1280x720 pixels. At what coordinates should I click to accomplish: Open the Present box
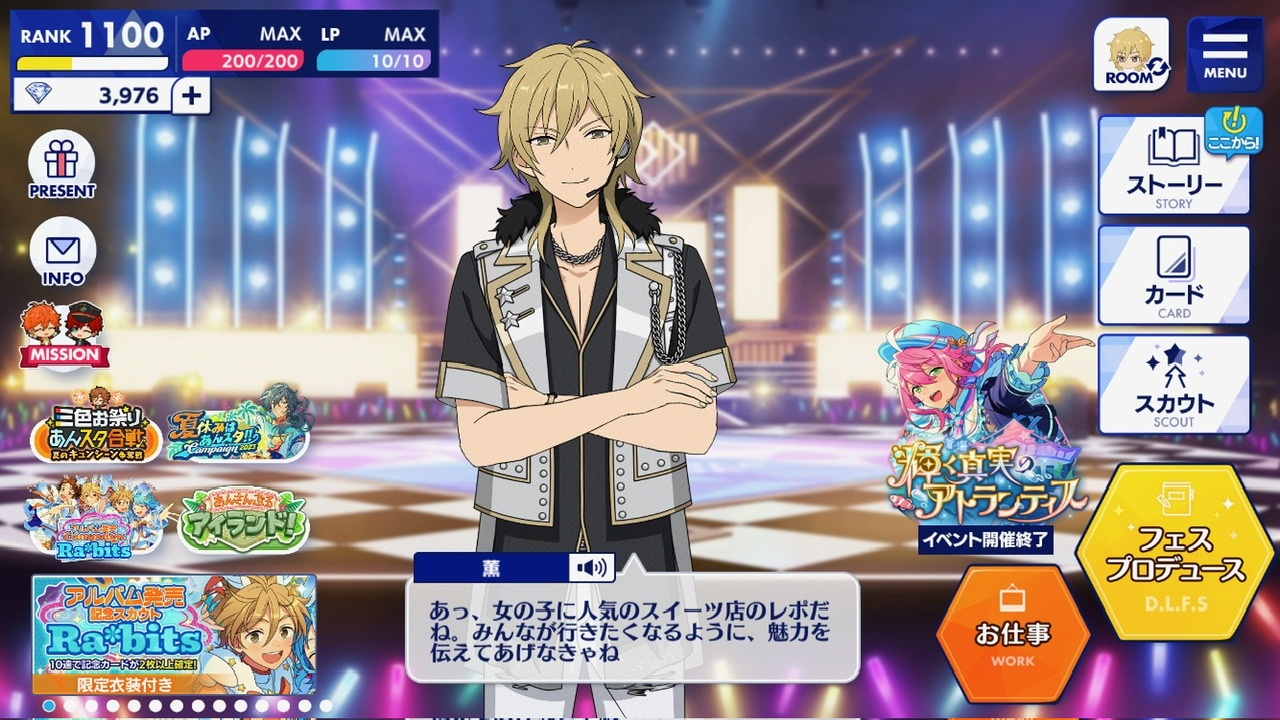pos(62,165)
